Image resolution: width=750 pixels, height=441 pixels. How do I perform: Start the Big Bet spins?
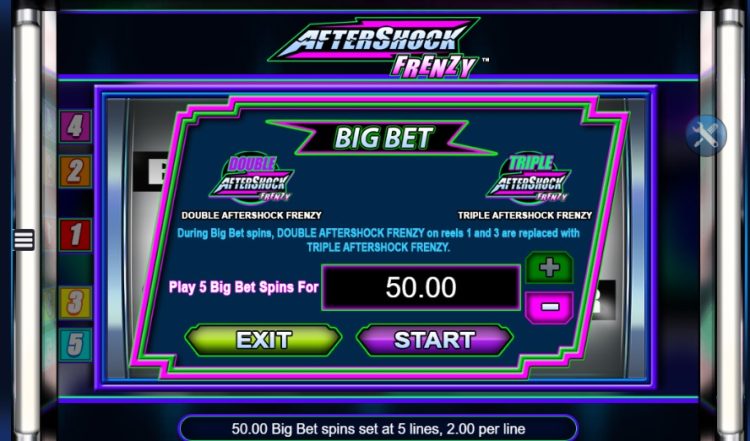pyautogui.click(x=434, y=340)
